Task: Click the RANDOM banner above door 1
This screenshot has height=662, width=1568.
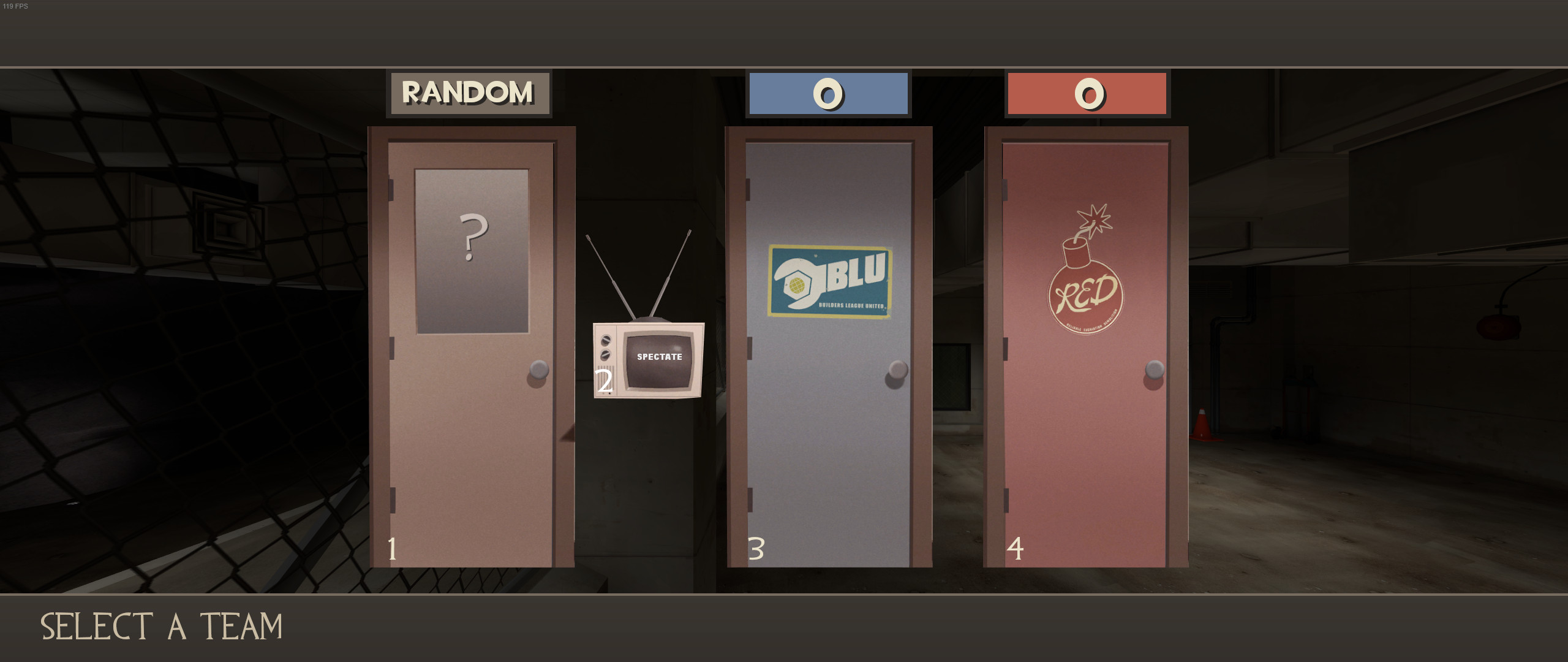Action: click(469, 93)
